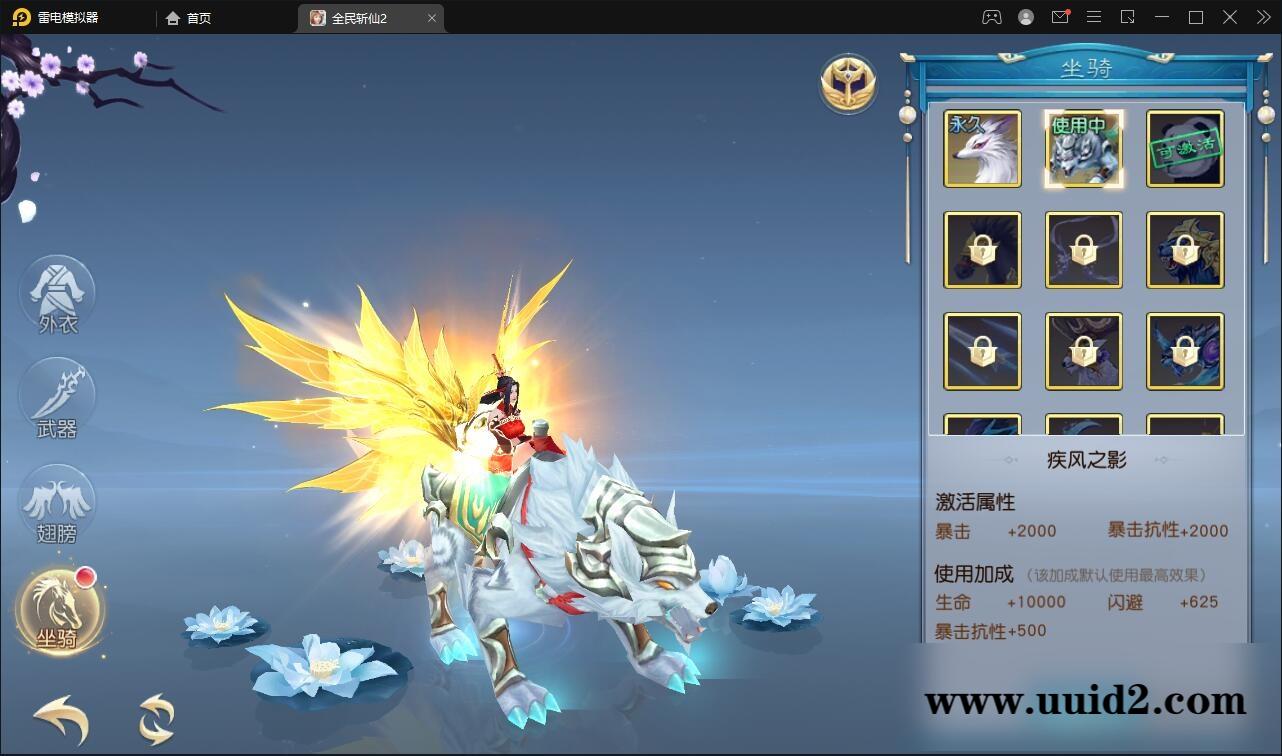Click the screenshot capture icon in emulator toolbar

tap(1128, 17)
